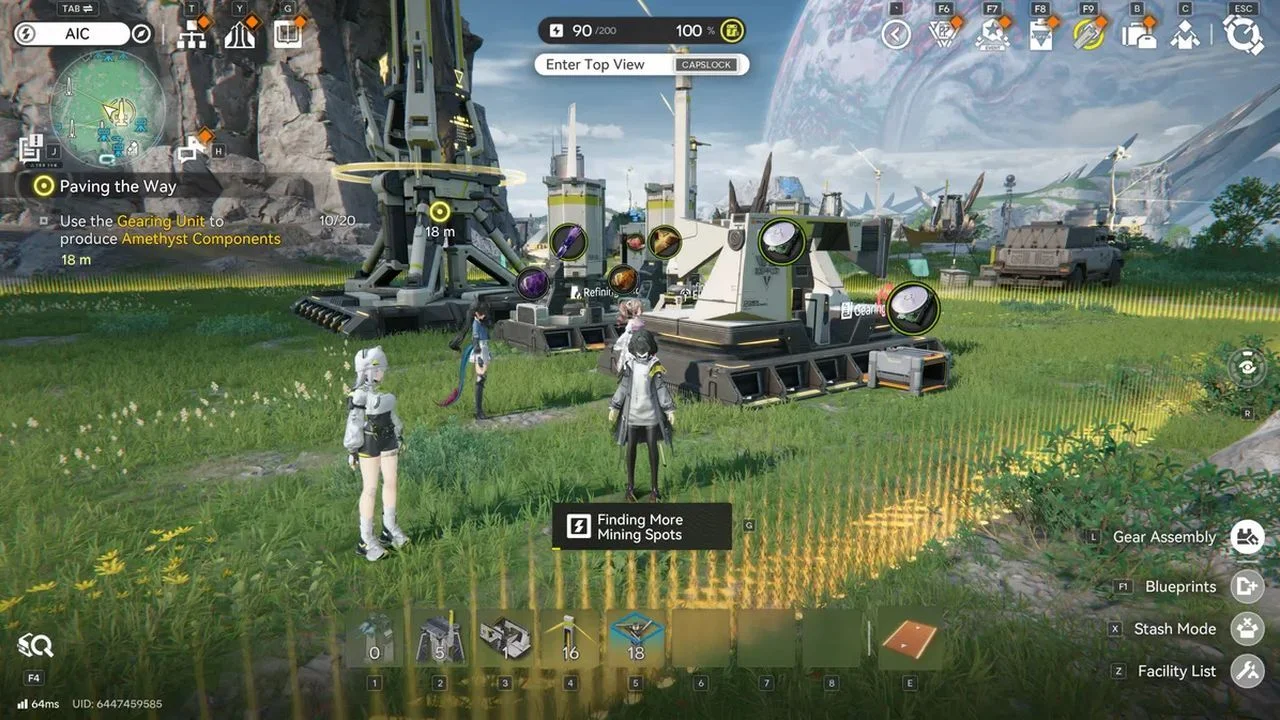Screen dimensions: 1280x720
Task: Open the Finding More Mining Spots prompt
Action: [641, 527]
